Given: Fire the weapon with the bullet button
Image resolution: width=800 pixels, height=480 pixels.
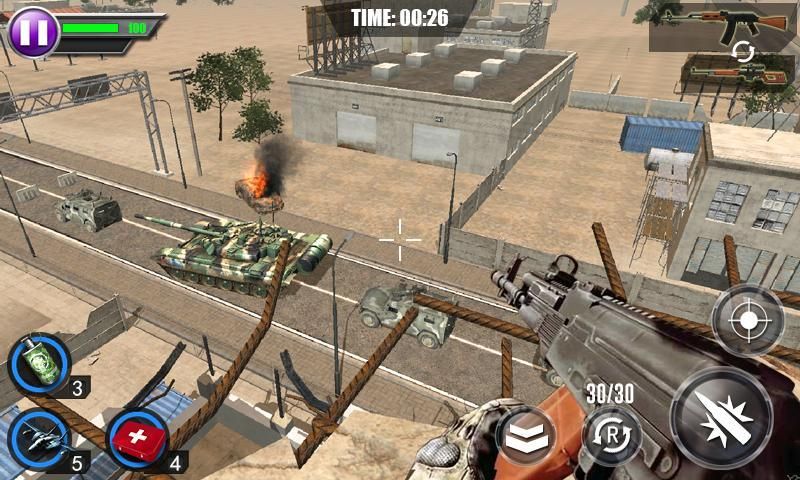Looking at the screenshot, I should (720, 415).
